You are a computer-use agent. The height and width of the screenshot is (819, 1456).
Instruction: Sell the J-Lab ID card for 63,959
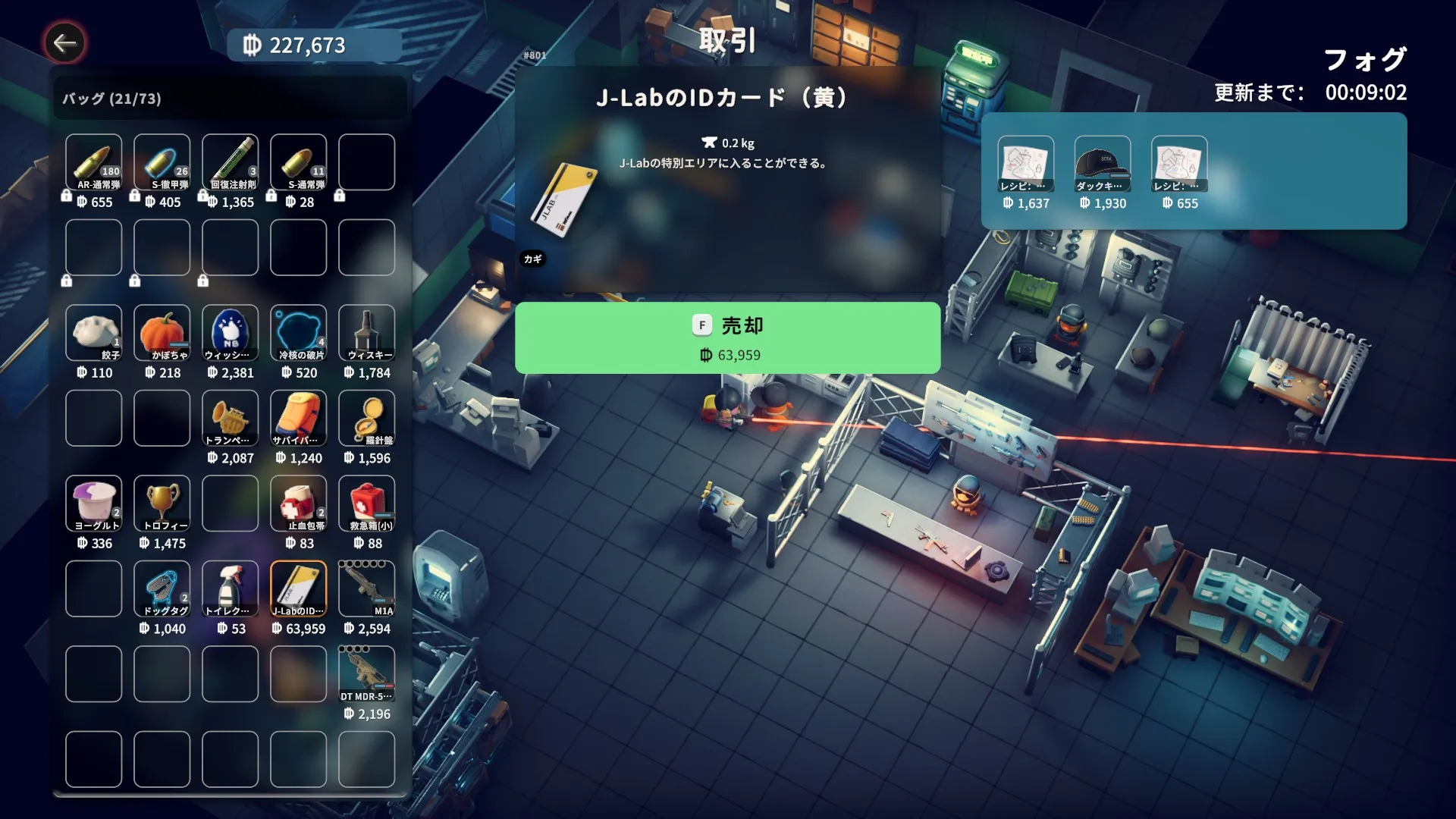point(727,337)
